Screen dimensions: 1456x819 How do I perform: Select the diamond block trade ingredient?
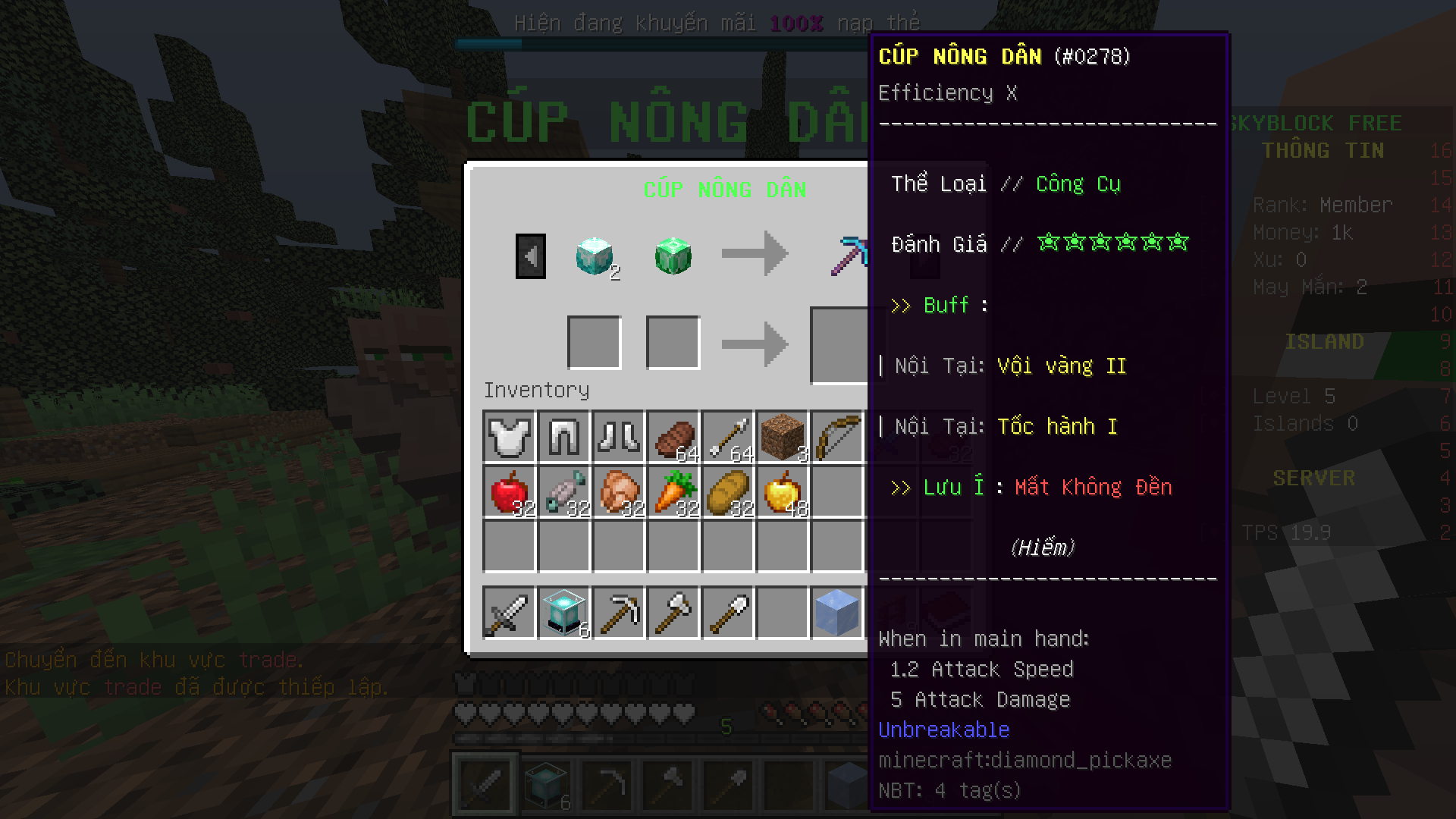tap(595, 256)
